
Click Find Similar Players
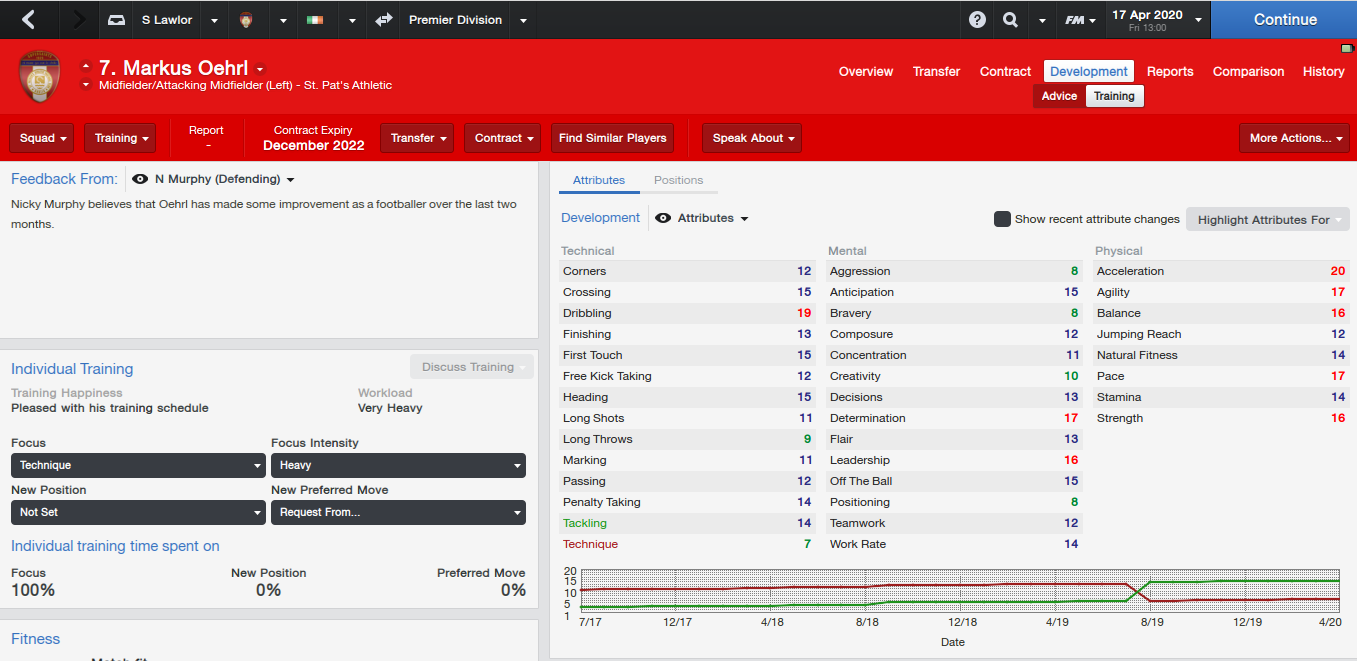click(612, 138)
